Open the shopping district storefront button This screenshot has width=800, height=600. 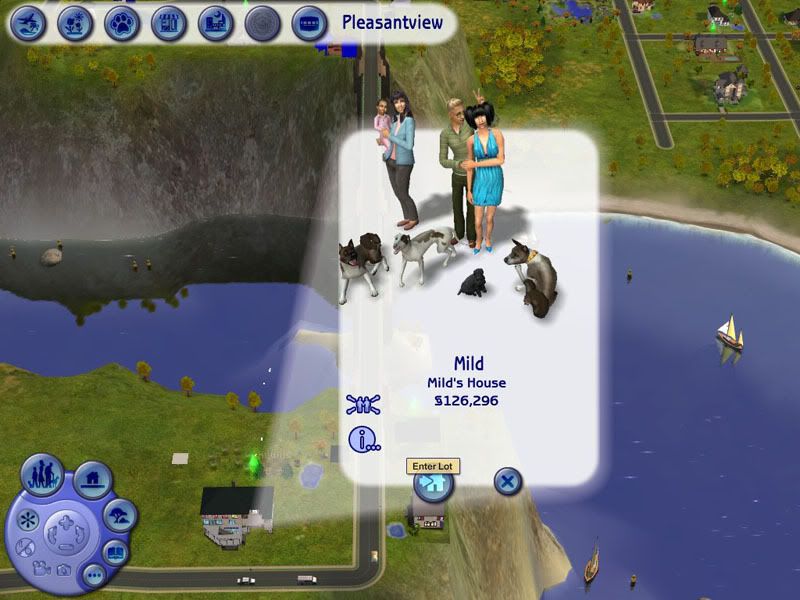pos(169,22)
